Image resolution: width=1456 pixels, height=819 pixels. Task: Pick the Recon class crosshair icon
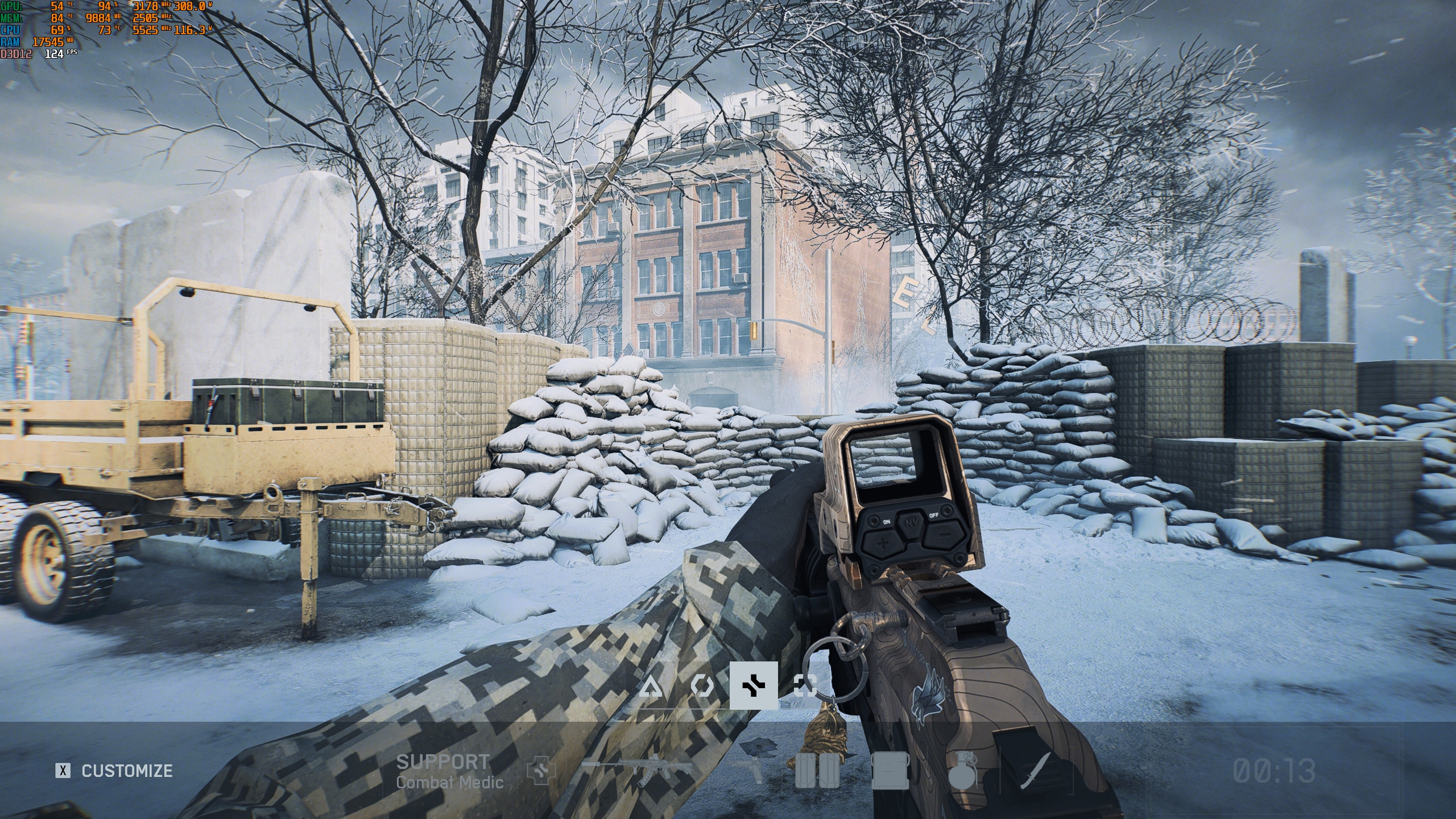click(805, 686)
